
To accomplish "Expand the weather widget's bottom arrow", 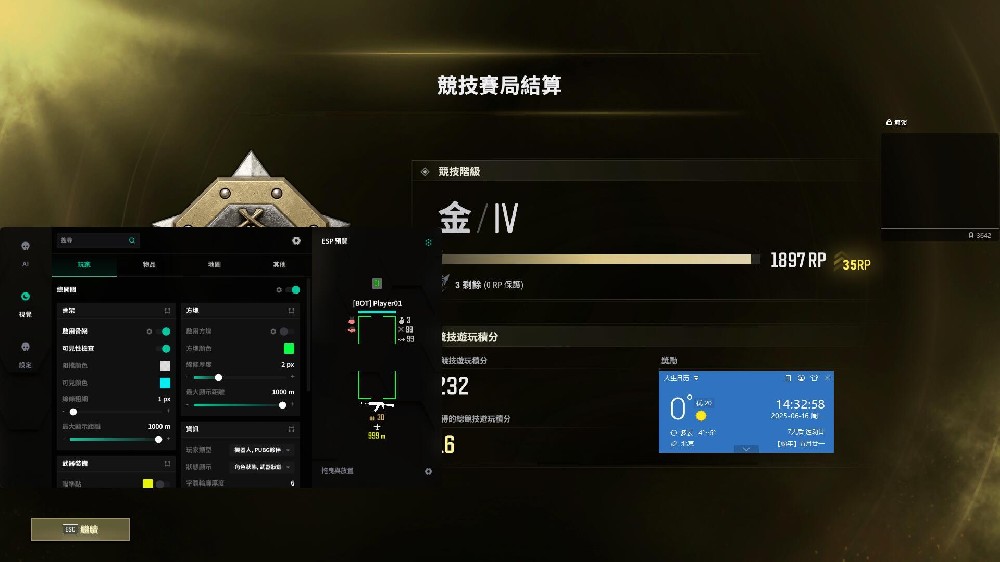I will tap(746, 449).
